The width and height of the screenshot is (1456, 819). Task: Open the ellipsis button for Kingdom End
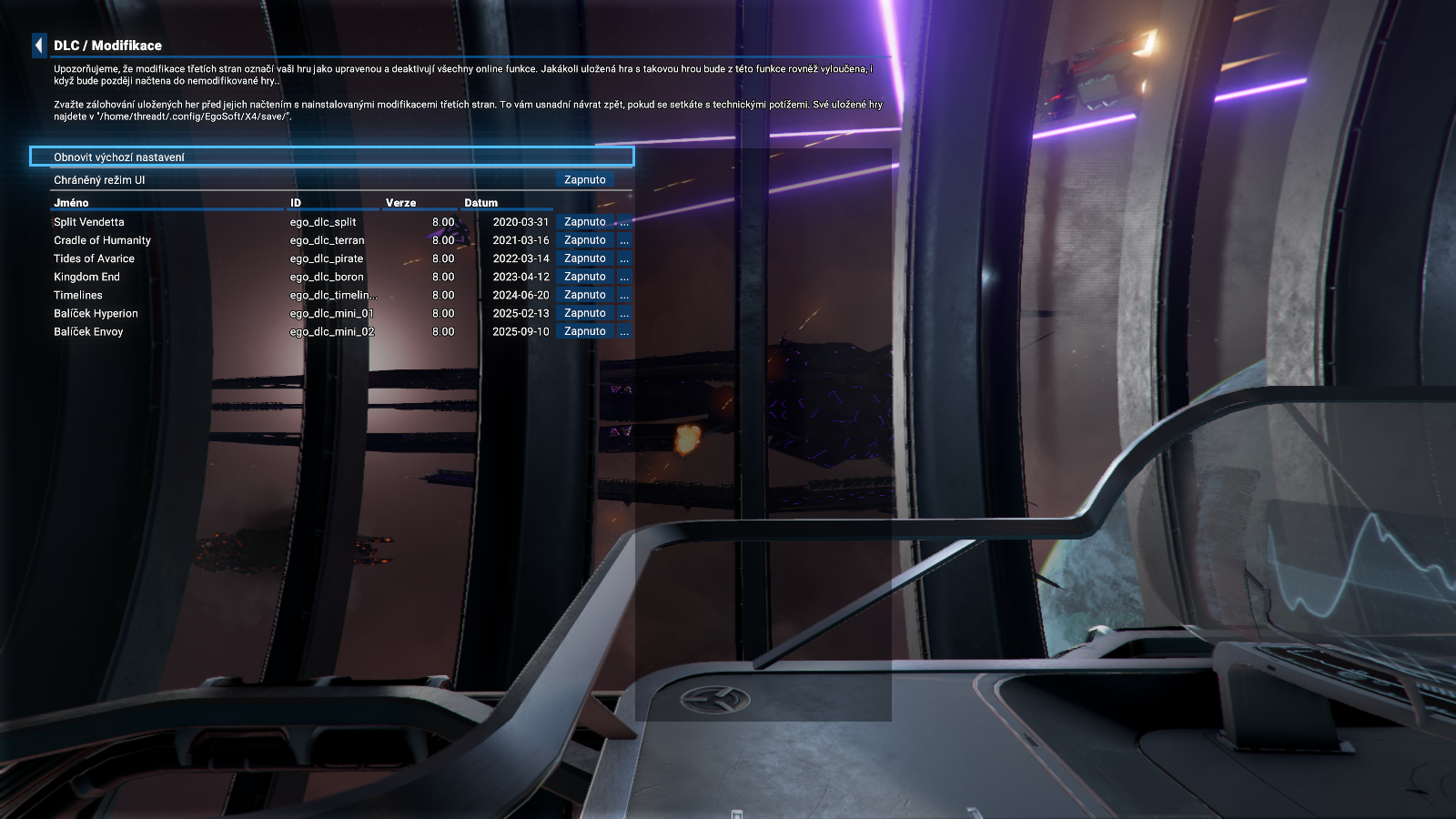624,277
